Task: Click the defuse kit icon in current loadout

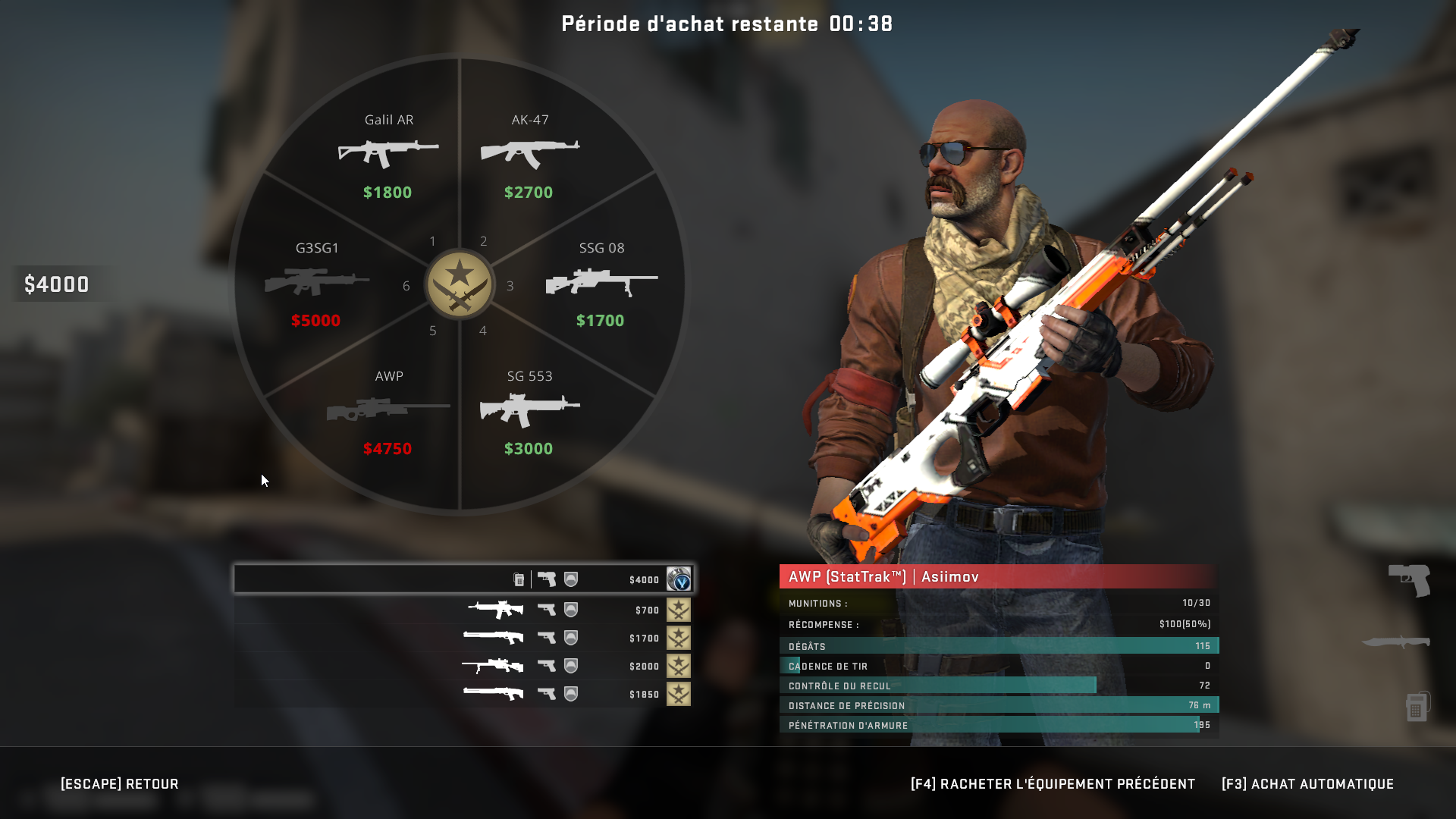Action: click(x=519, y=579)
